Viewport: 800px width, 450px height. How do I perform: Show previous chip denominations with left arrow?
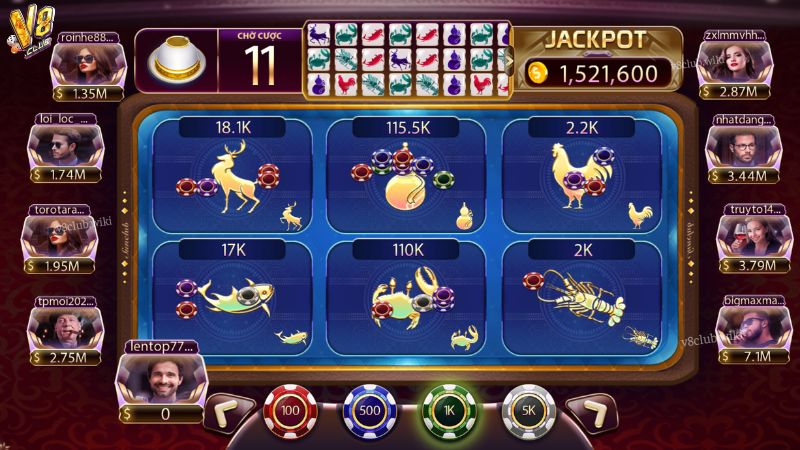228,411
